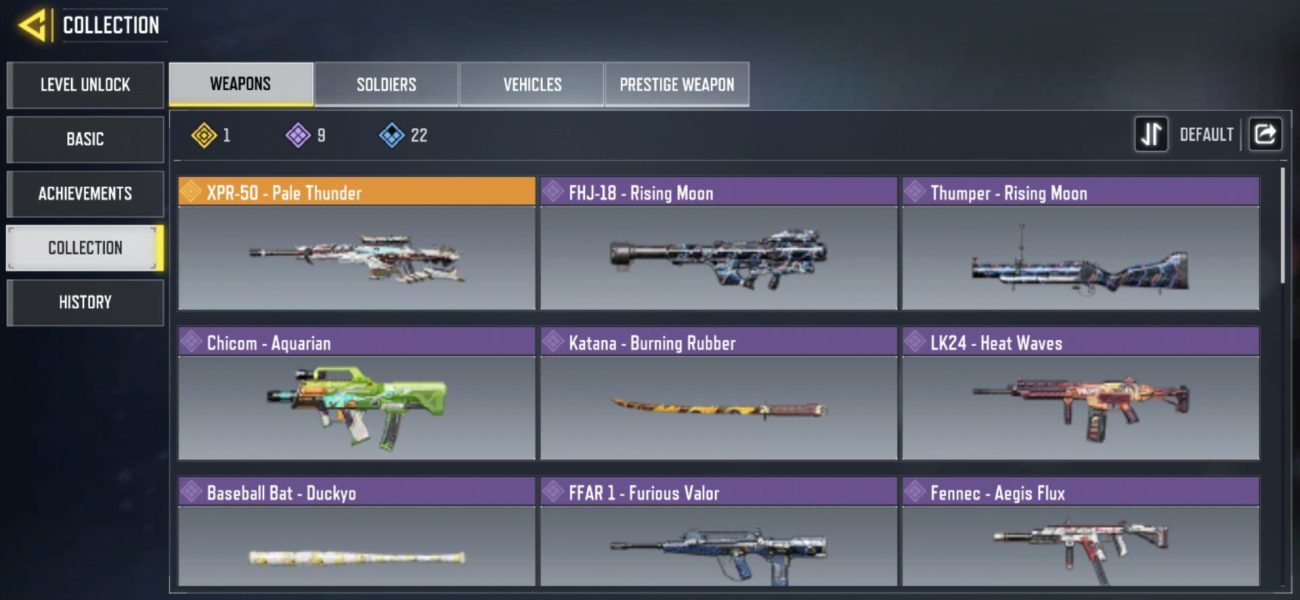Switch to the Weapons tab
1300x600 pixels.
tap(240, 84)
